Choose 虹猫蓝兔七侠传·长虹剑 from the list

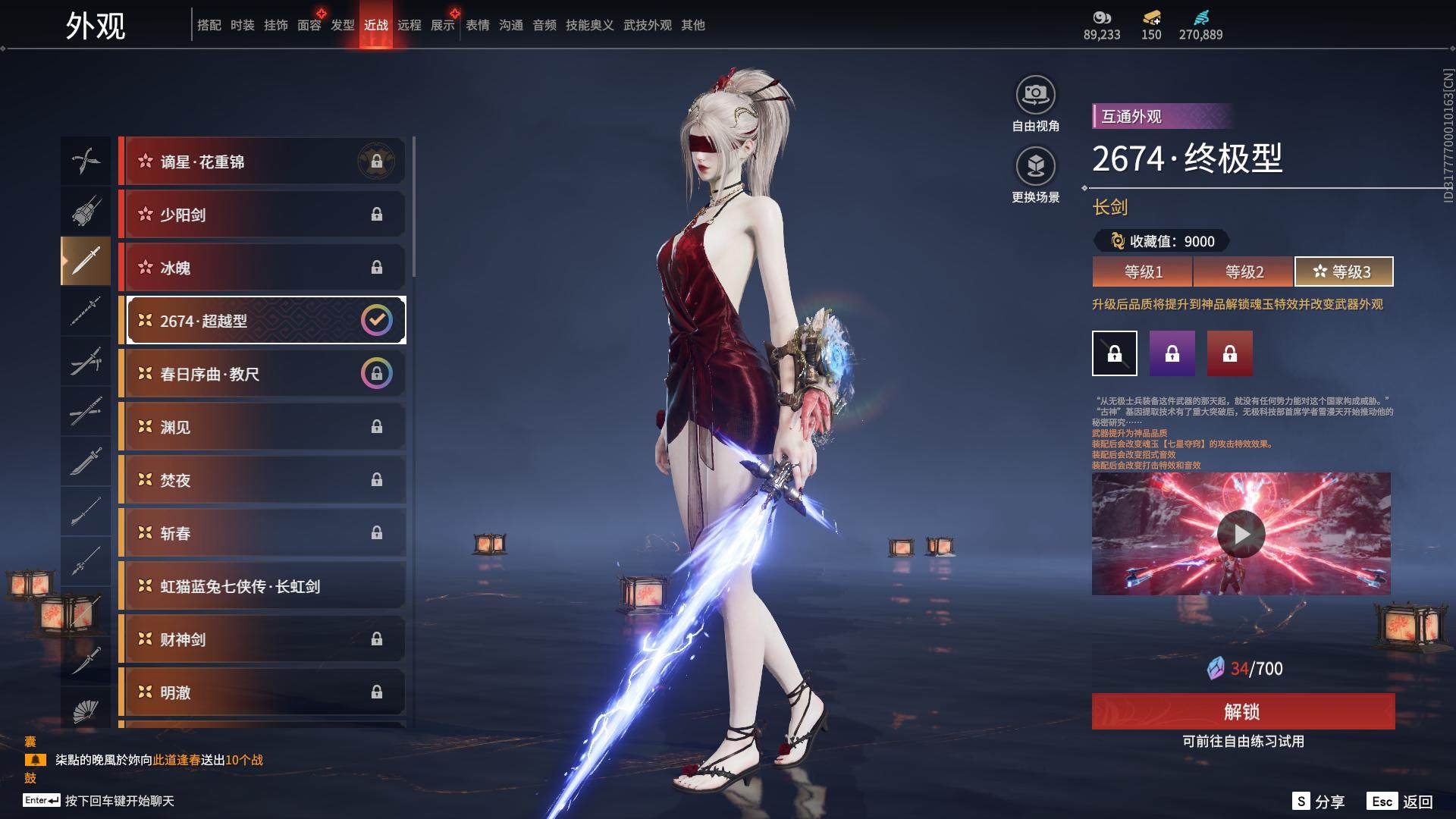(x=262, y=586)
